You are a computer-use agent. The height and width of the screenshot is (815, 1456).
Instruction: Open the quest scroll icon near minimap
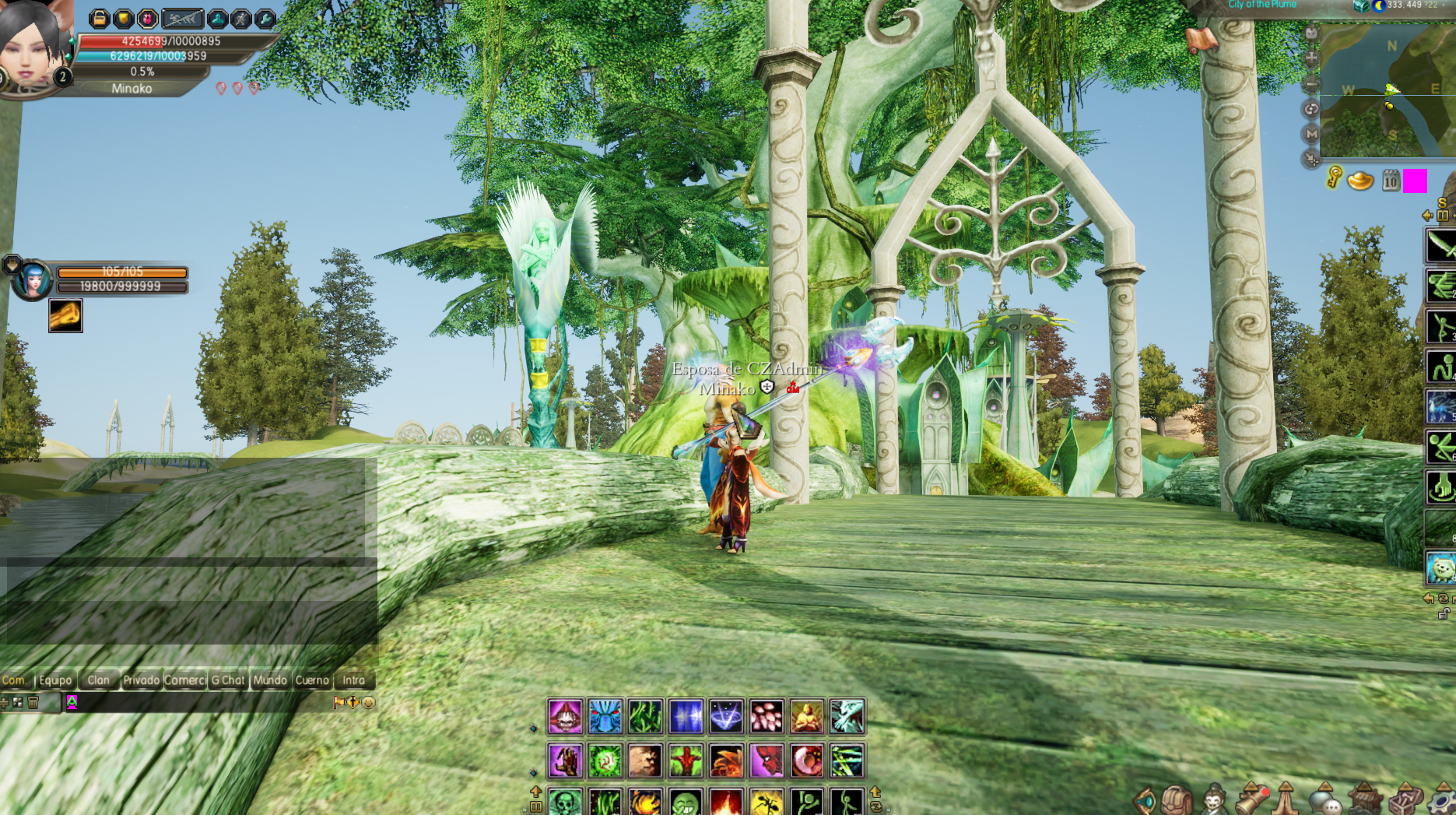1202,37
